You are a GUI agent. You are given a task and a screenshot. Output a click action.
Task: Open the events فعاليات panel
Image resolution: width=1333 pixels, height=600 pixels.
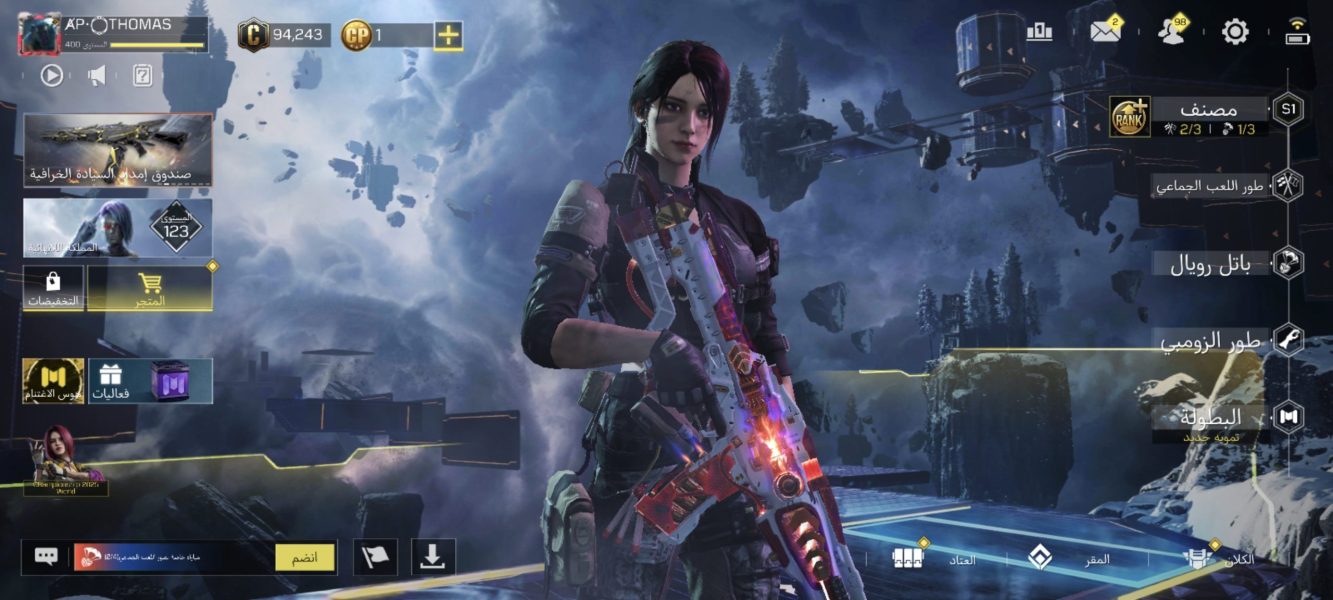[150, 381]
